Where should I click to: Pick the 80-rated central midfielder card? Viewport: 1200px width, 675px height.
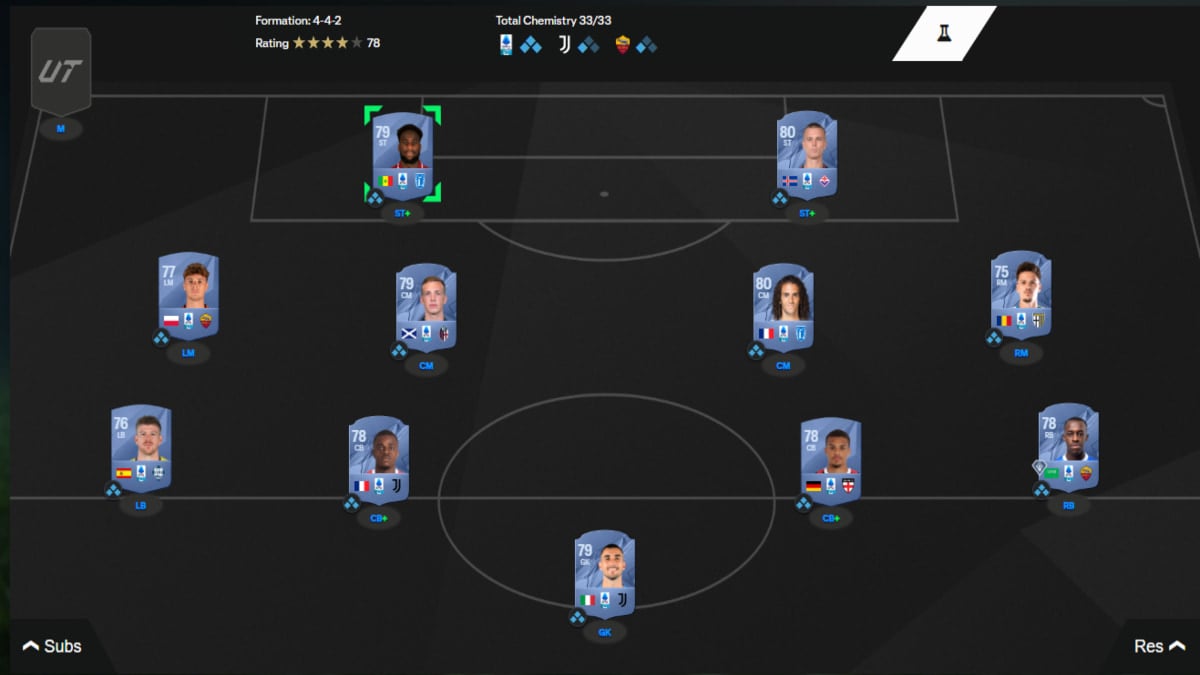pos(783,307)
